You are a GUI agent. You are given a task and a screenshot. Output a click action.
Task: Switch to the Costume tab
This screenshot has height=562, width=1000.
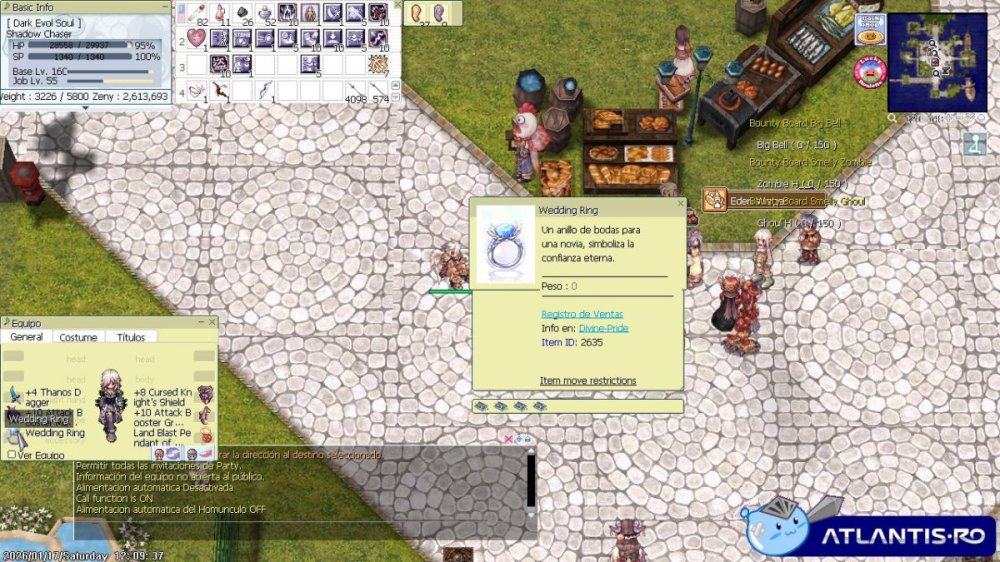pyautogui.click(x=78, y=338)
